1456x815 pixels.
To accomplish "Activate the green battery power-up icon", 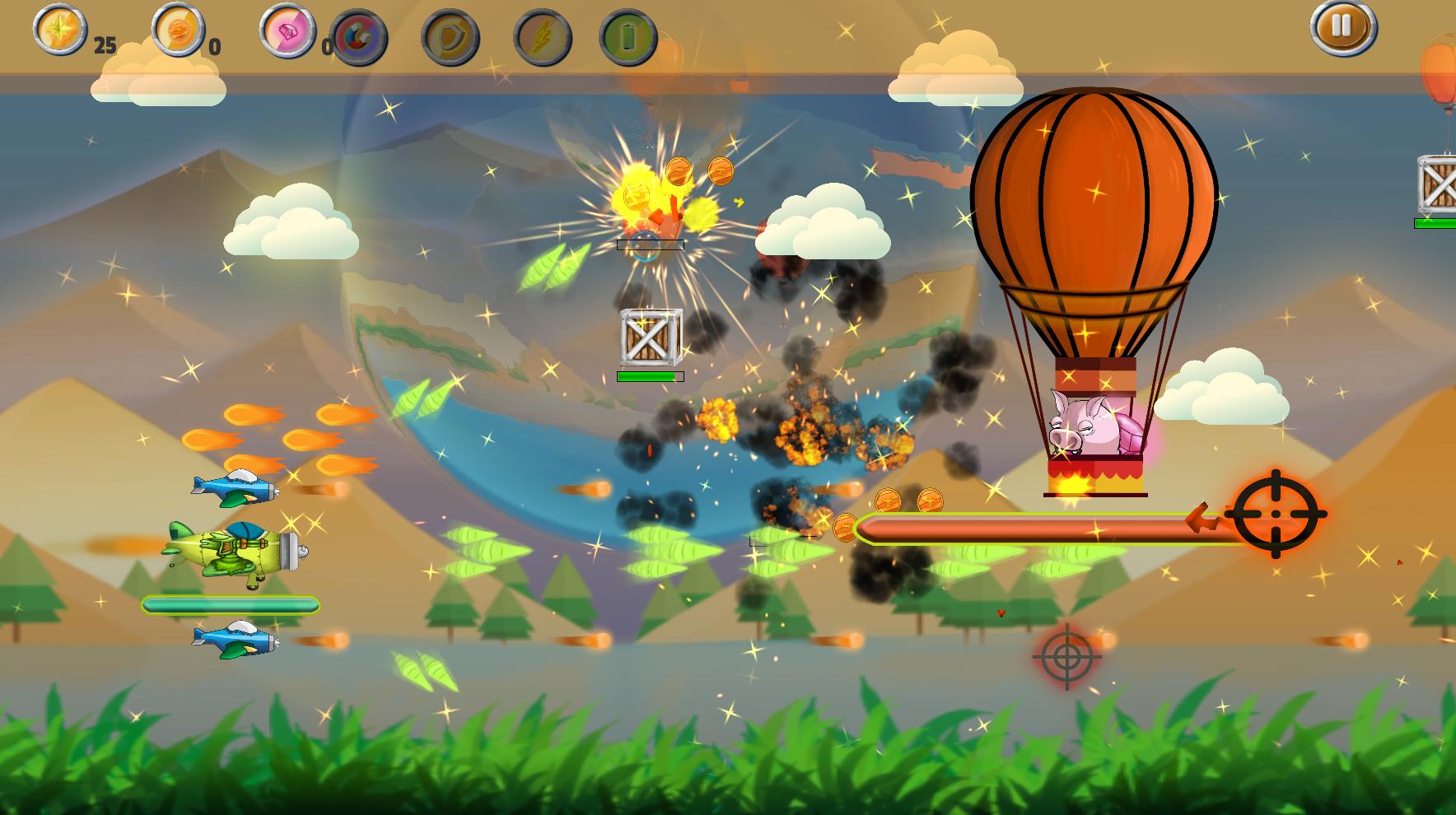I will tap(628, 38).
